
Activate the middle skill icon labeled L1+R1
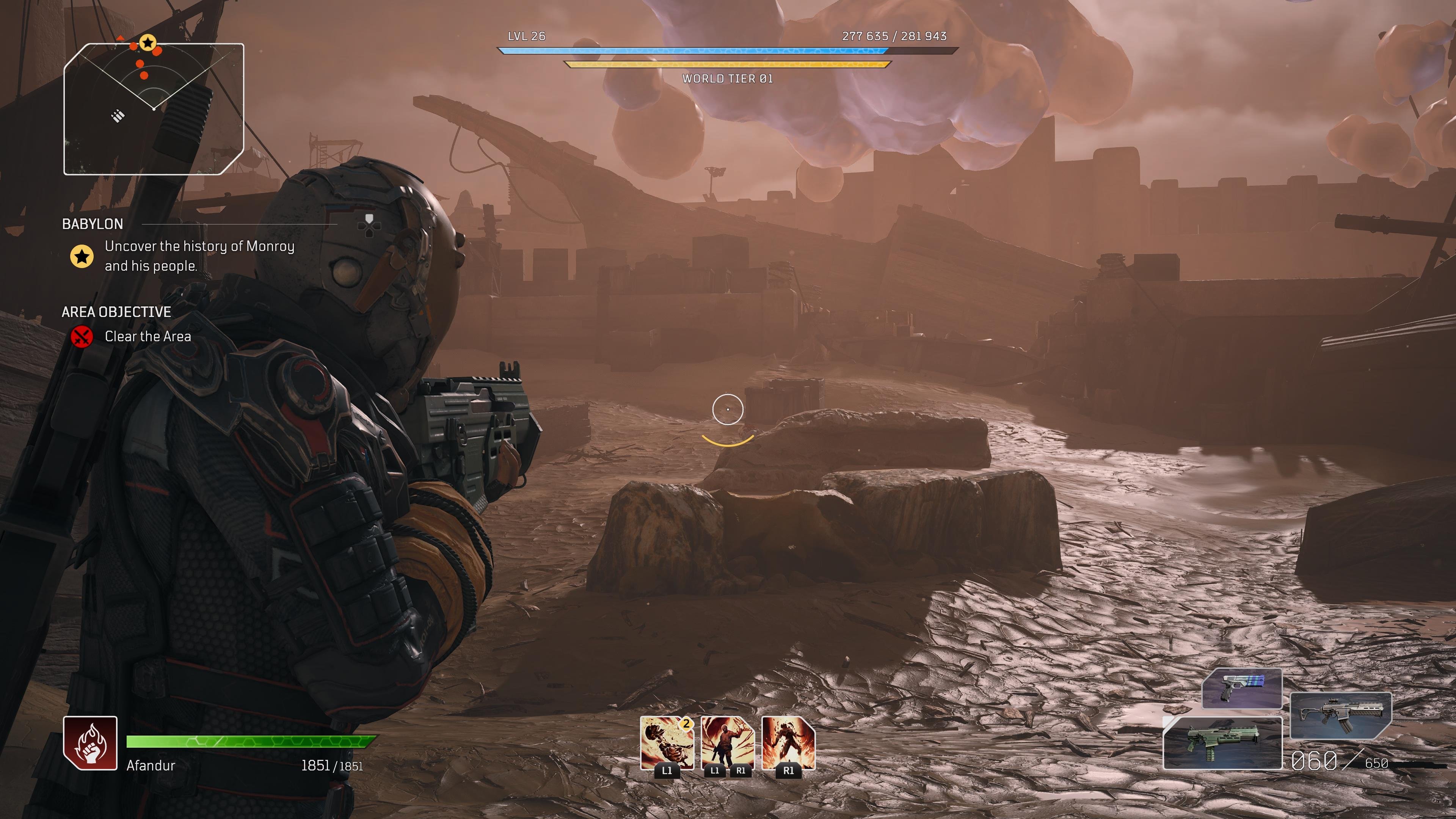[x=729, y=742]
